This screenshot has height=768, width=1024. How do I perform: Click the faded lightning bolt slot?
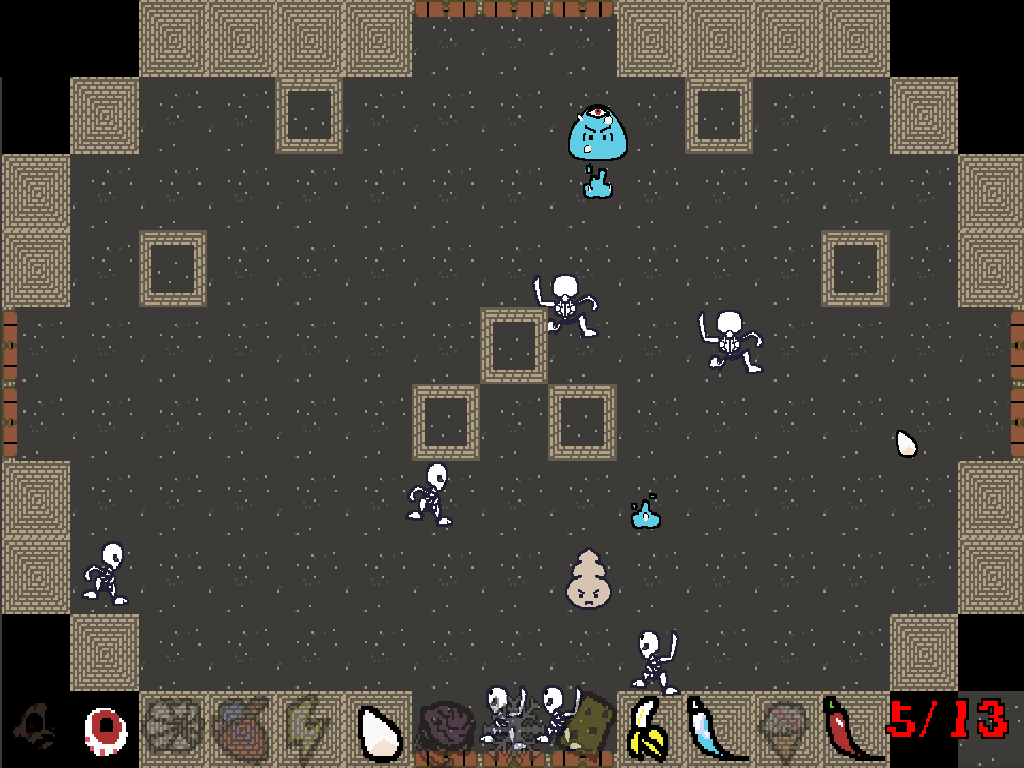[x=308, y=730]
